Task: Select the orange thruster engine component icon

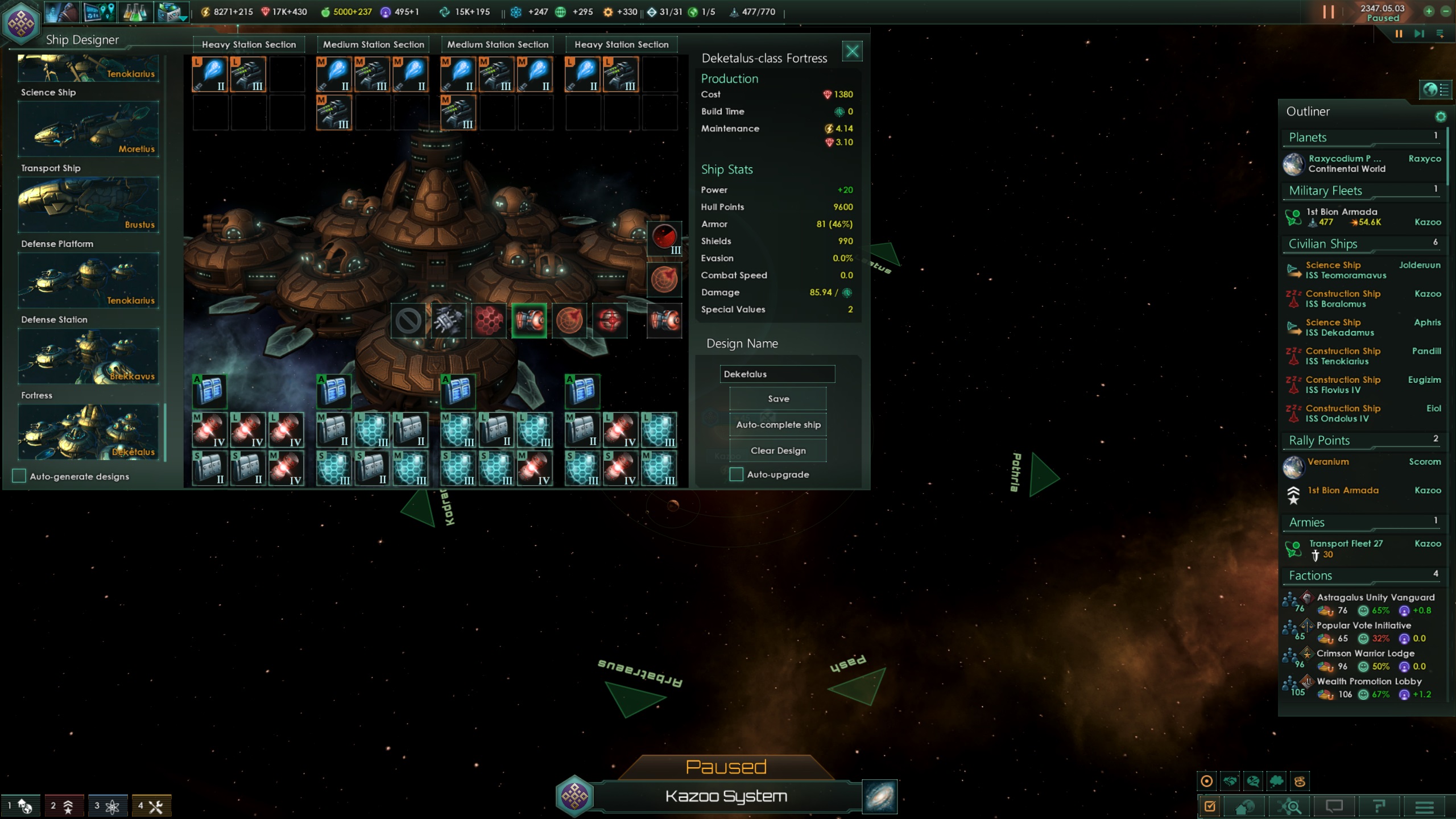Action: (x=530, y=320)
